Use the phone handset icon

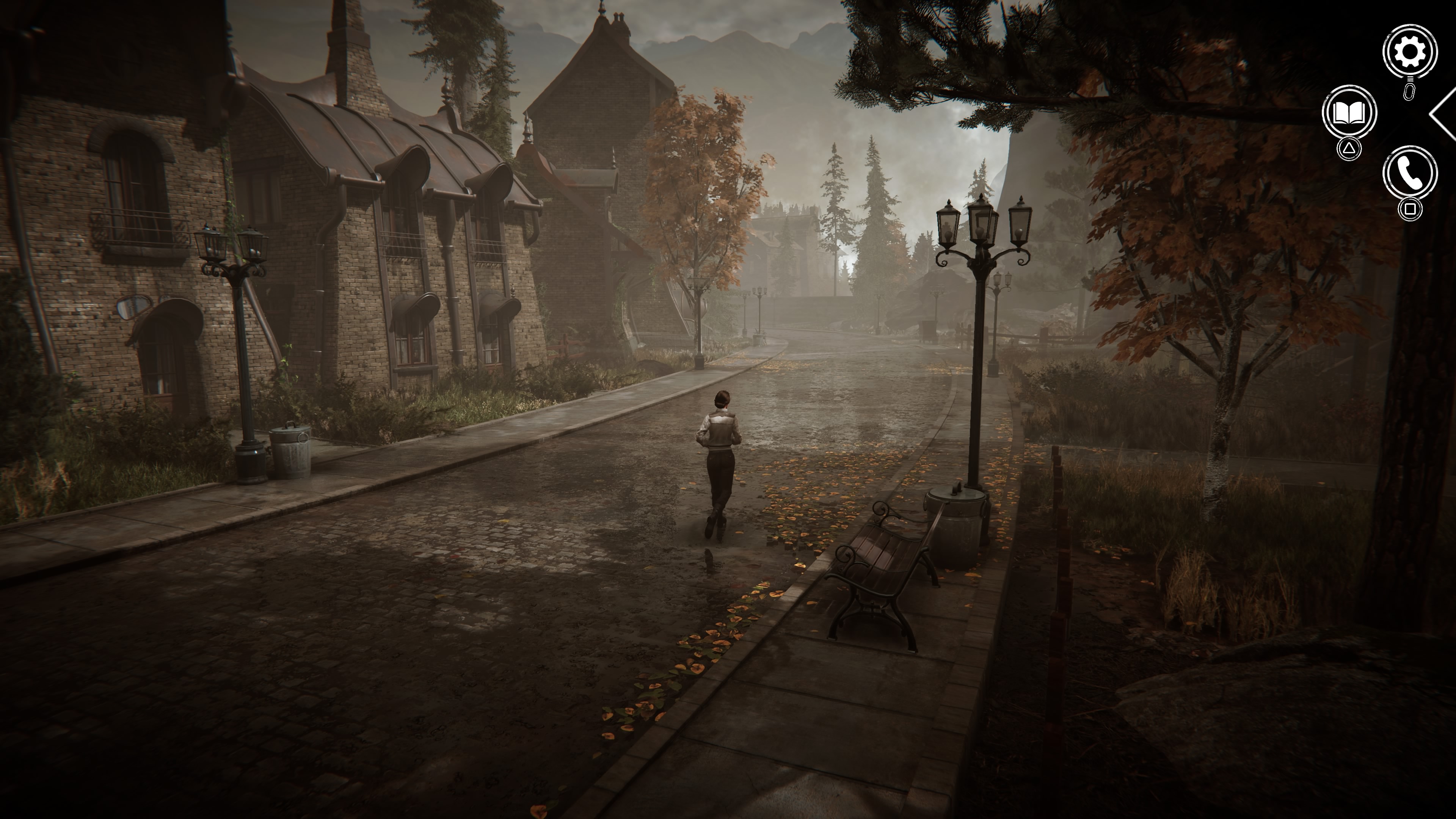1410,174
